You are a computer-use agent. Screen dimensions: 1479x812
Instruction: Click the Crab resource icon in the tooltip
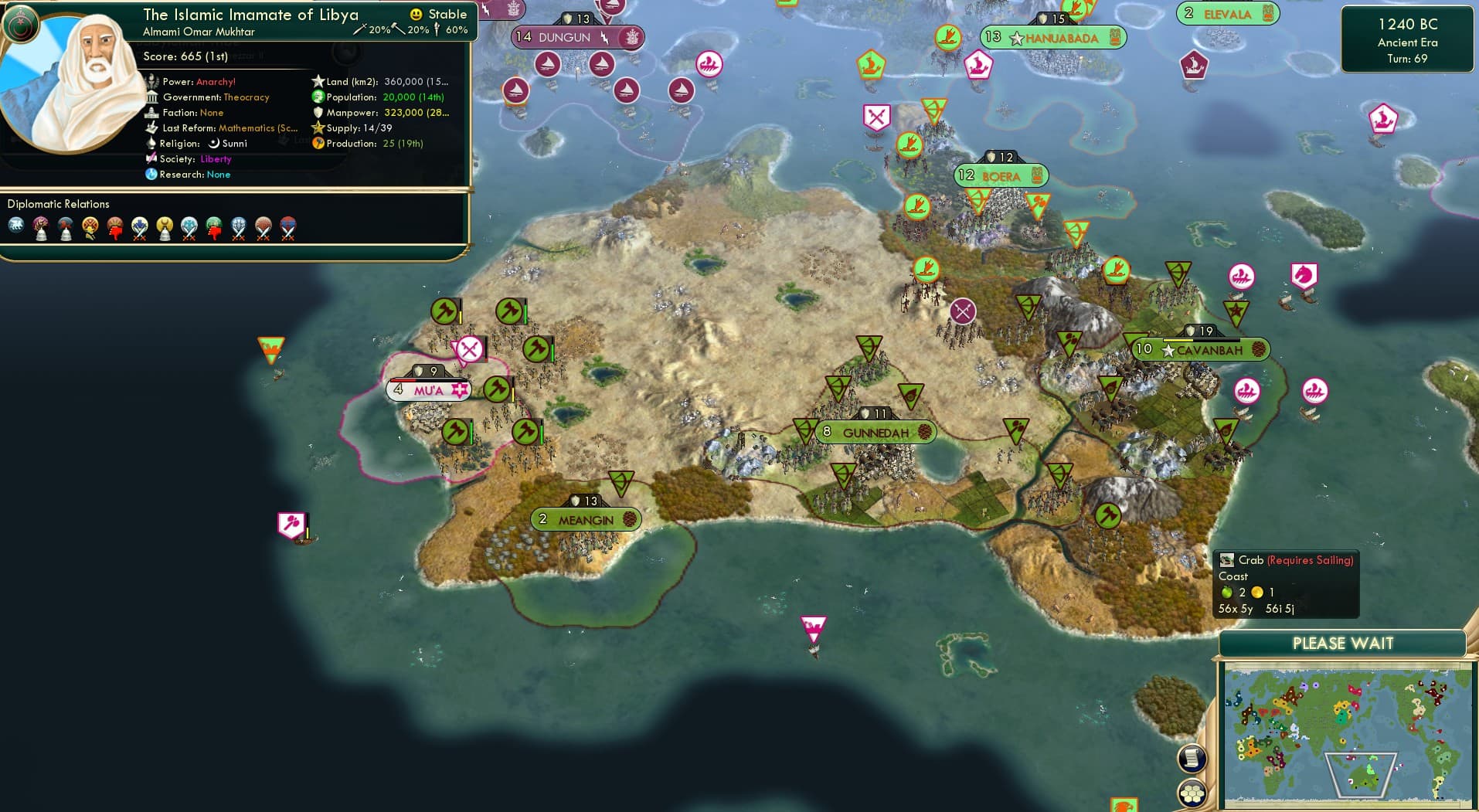[x=1229, y=560]
